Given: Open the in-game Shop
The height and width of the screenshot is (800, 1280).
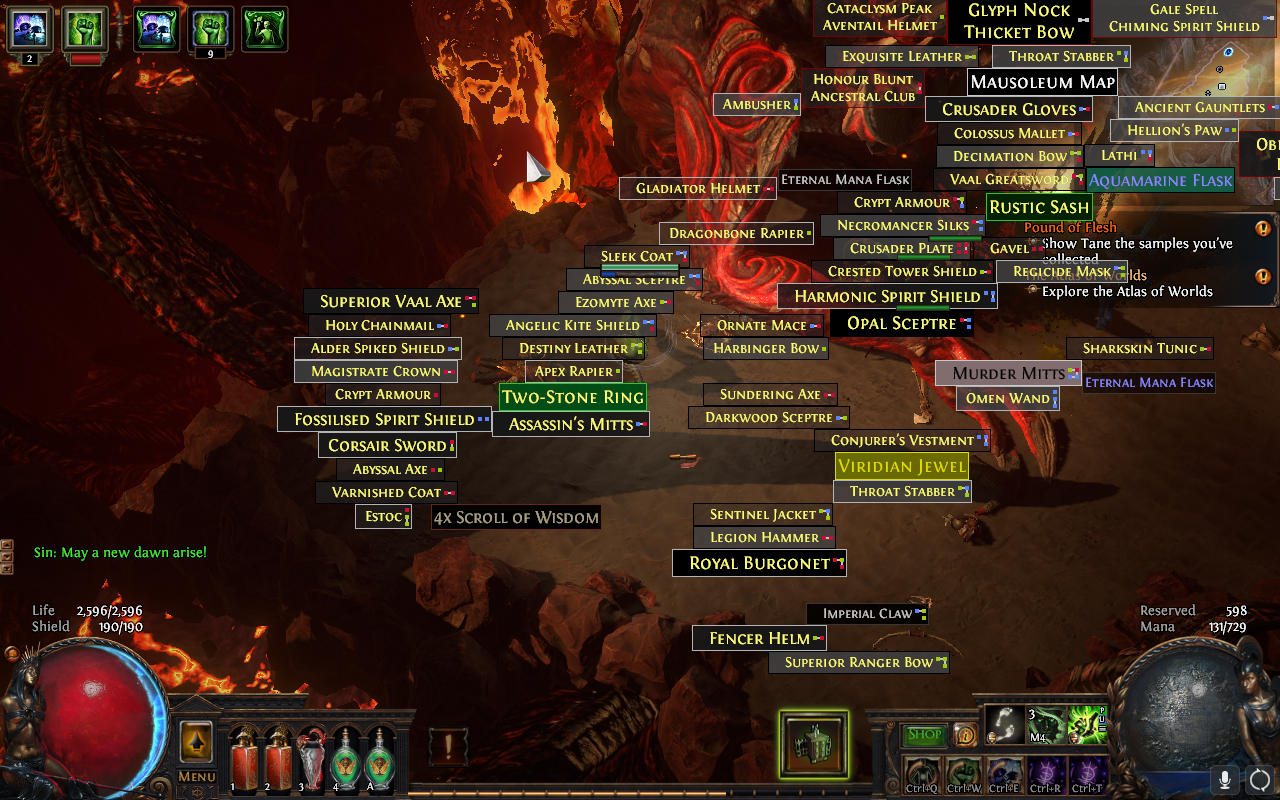Looking at the screenshot, I should click(x=925, y=735).
